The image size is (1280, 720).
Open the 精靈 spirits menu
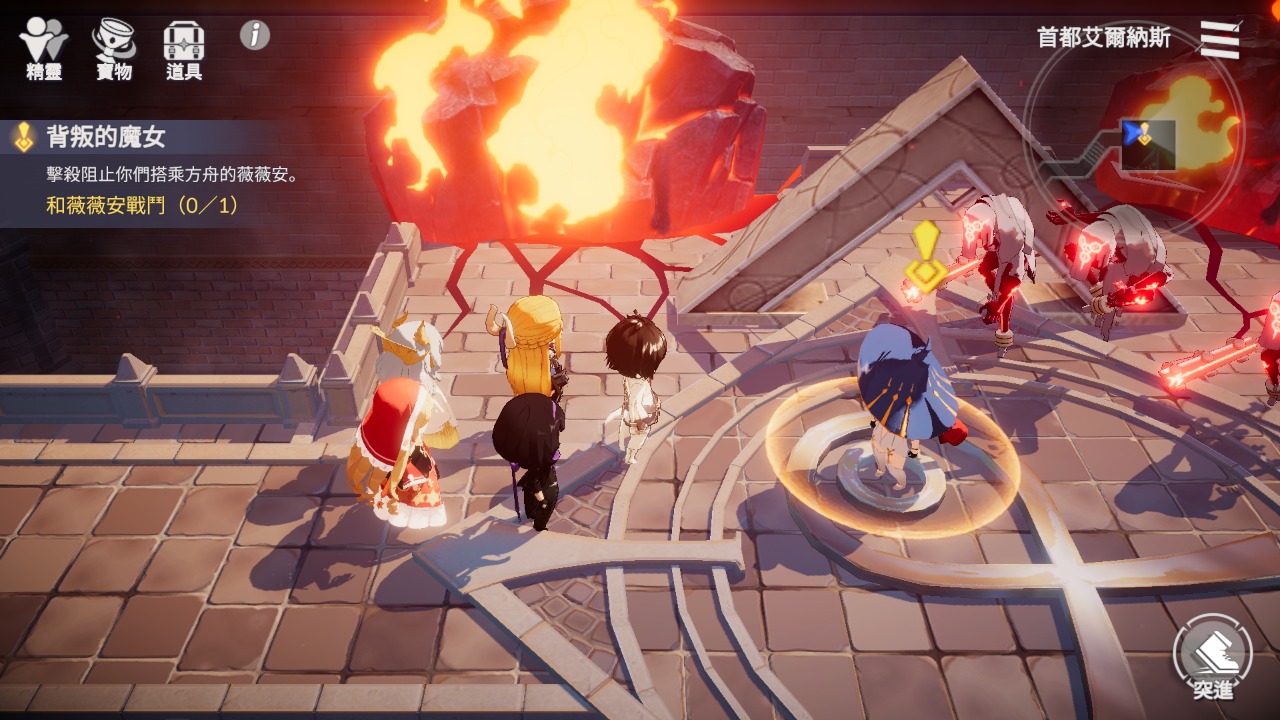pyautogui.click(x=44, y=48)
